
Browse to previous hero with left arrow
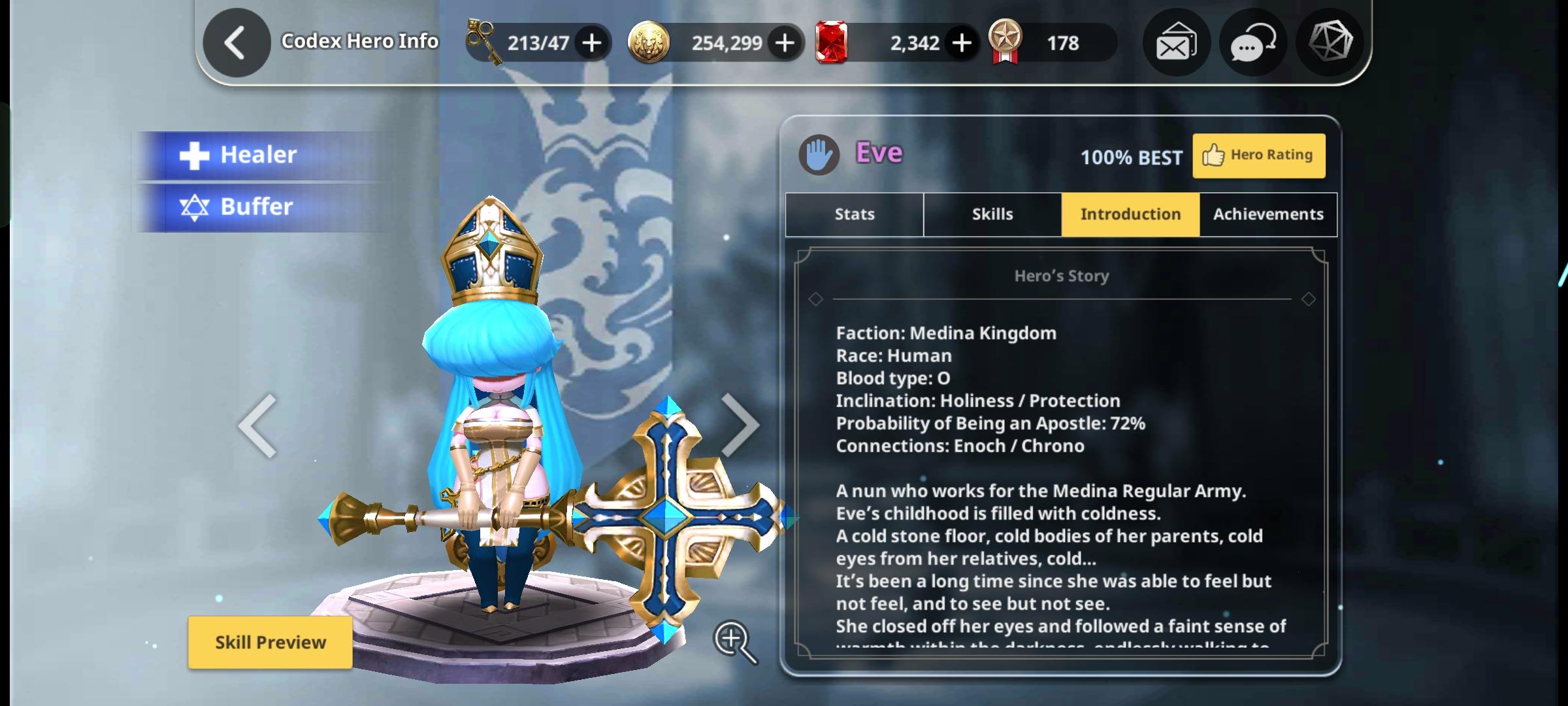pos(256,425)
